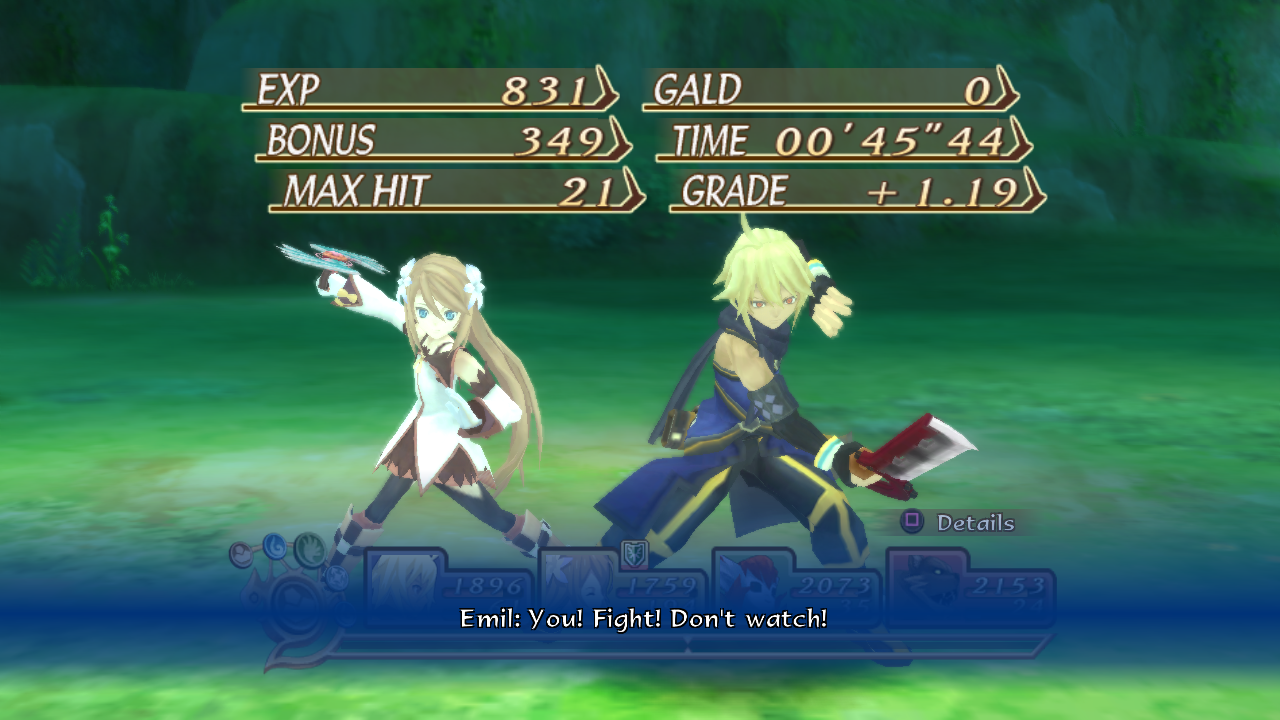Choose the red-haired monster portrait showing 2073
This screenshot has height=720, width=1280.
tap(750, 584)
